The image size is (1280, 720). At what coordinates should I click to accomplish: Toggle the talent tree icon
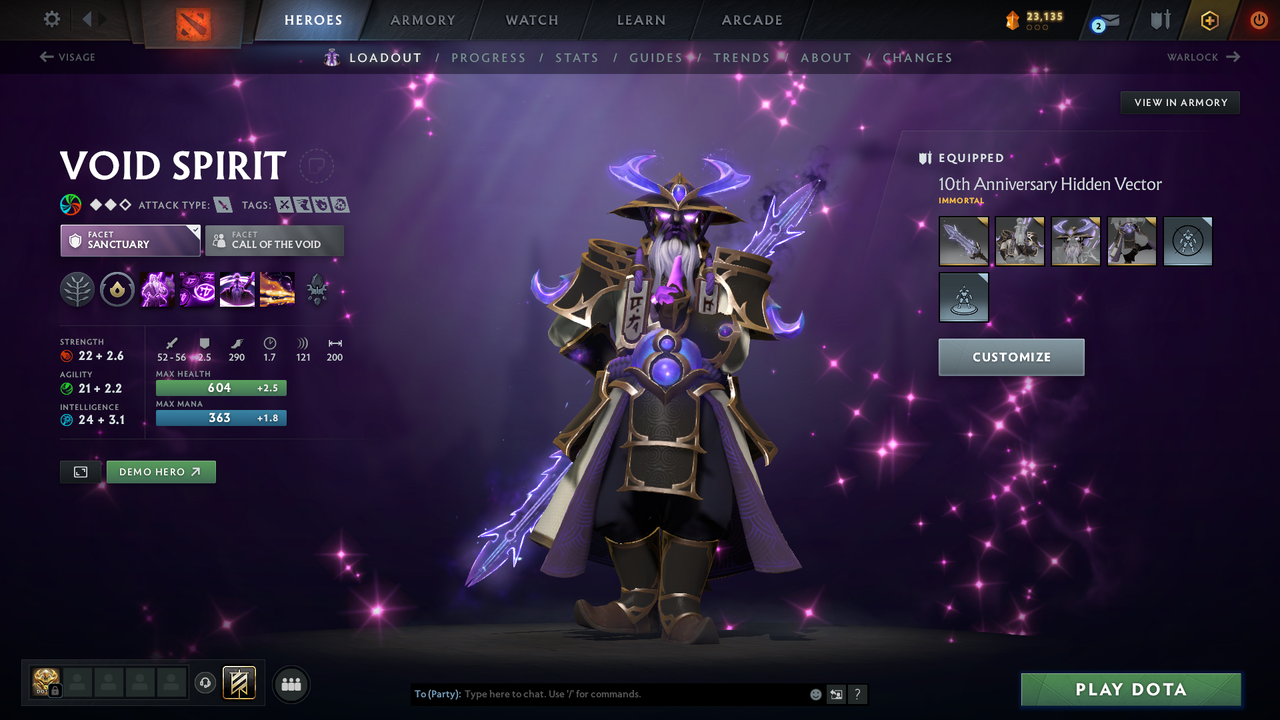pyautogui.click(x=77, y=289)
